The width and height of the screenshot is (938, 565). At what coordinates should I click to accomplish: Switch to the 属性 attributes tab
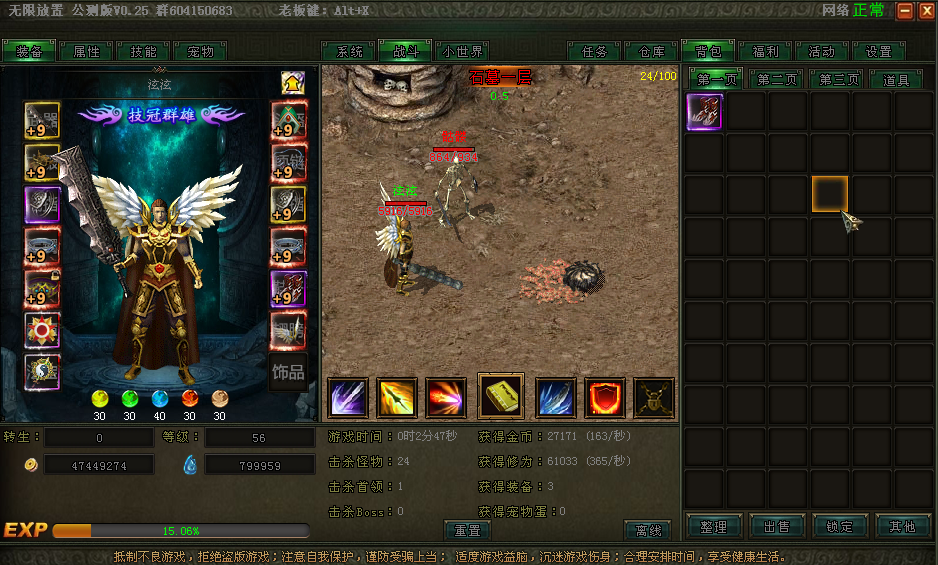tap(86, 52)
